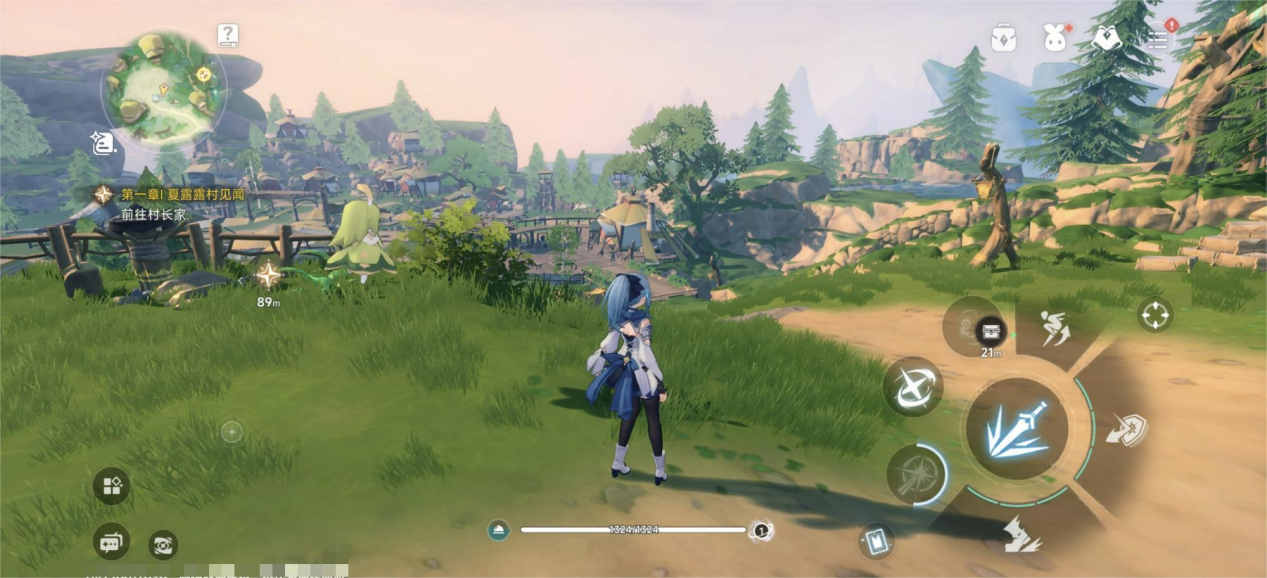The width and height of the screenshot is (1267, 578).
Task: Open the card icon near skill wheel
Action: pos(875,541)
